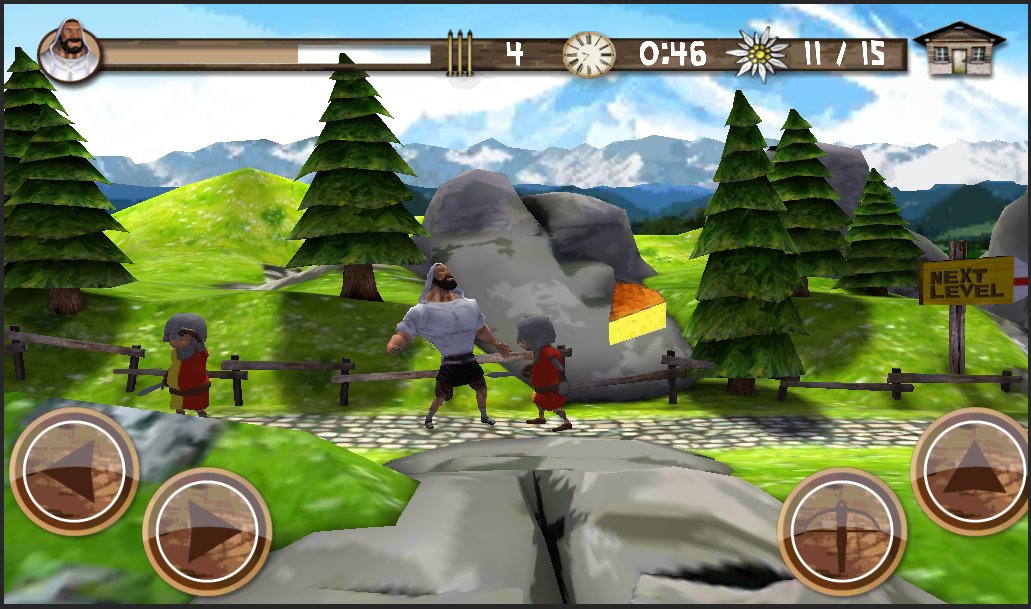Tap the left arrow move button
The width and height of the screenshot is (1031, 609).
pos(73,470)
